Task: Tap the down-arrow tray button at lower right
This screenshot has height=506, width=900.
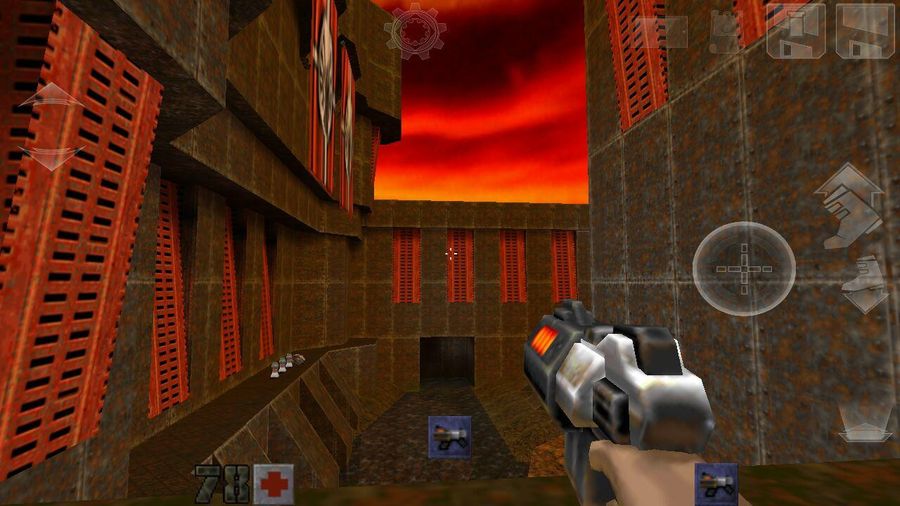Action: point(865,428)
